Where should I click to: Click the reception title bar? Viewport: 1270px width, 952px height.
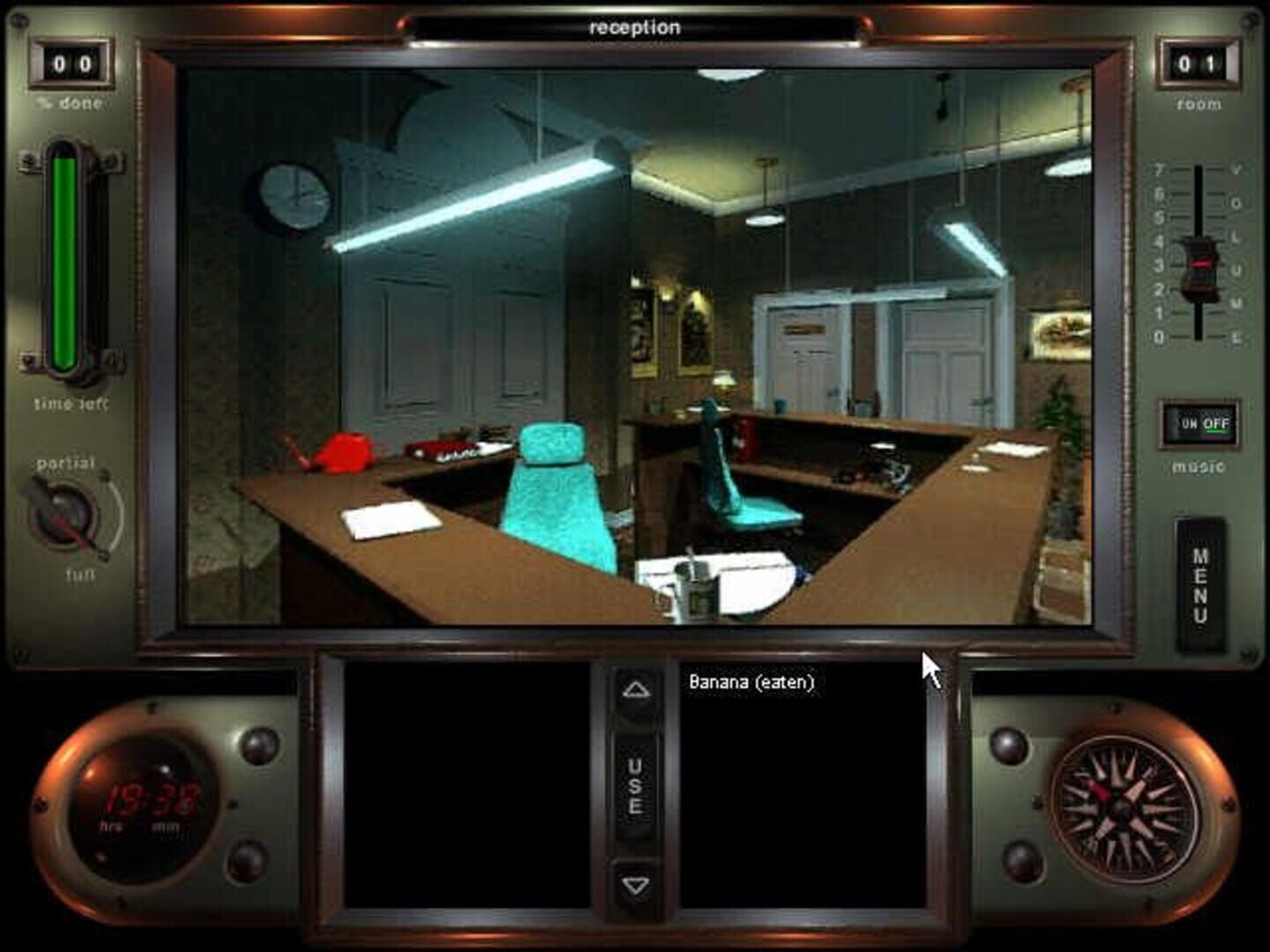(x=633, y=27)
